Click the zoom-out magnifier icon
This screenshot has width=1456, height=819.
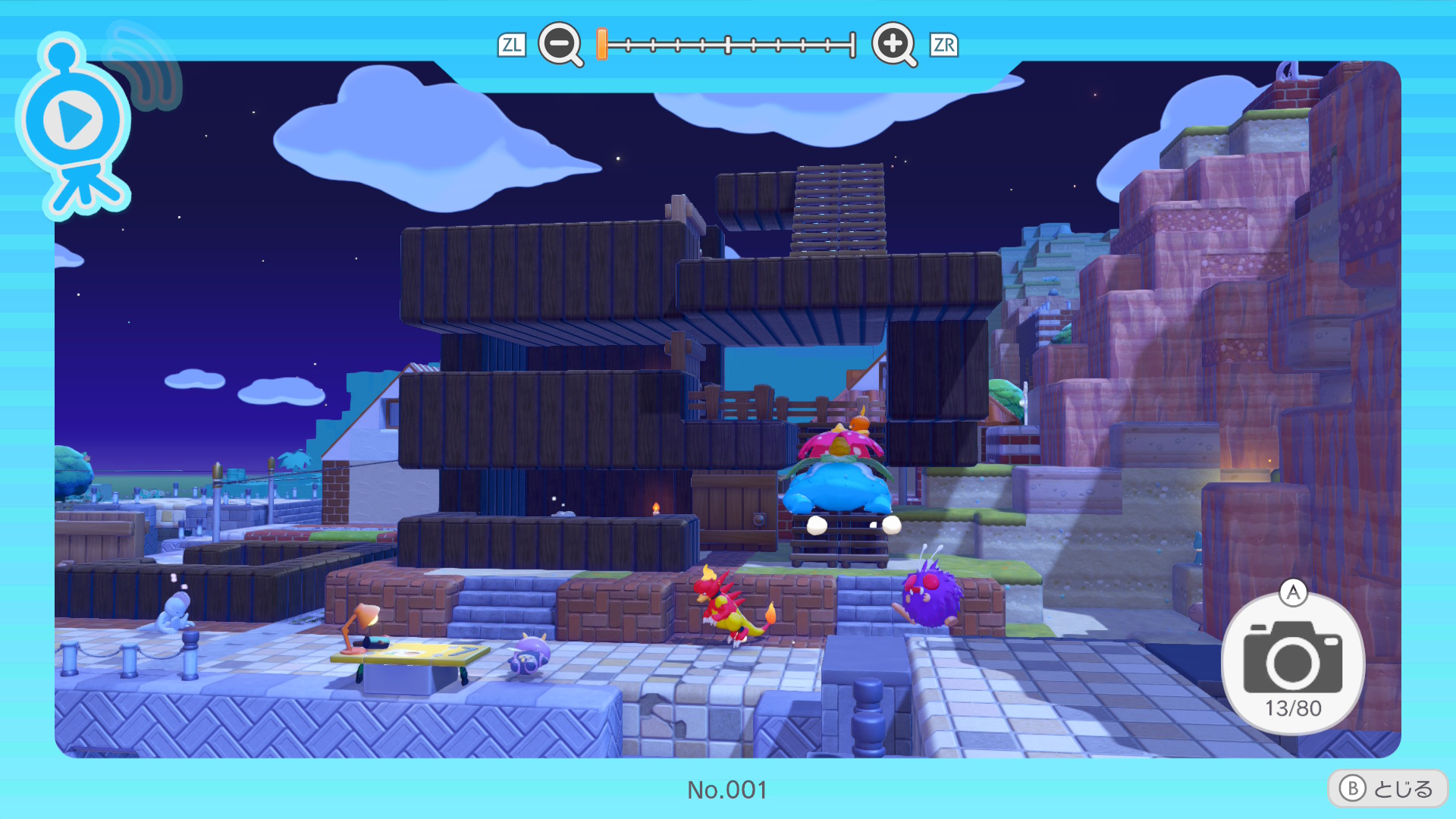coord(560,44)
